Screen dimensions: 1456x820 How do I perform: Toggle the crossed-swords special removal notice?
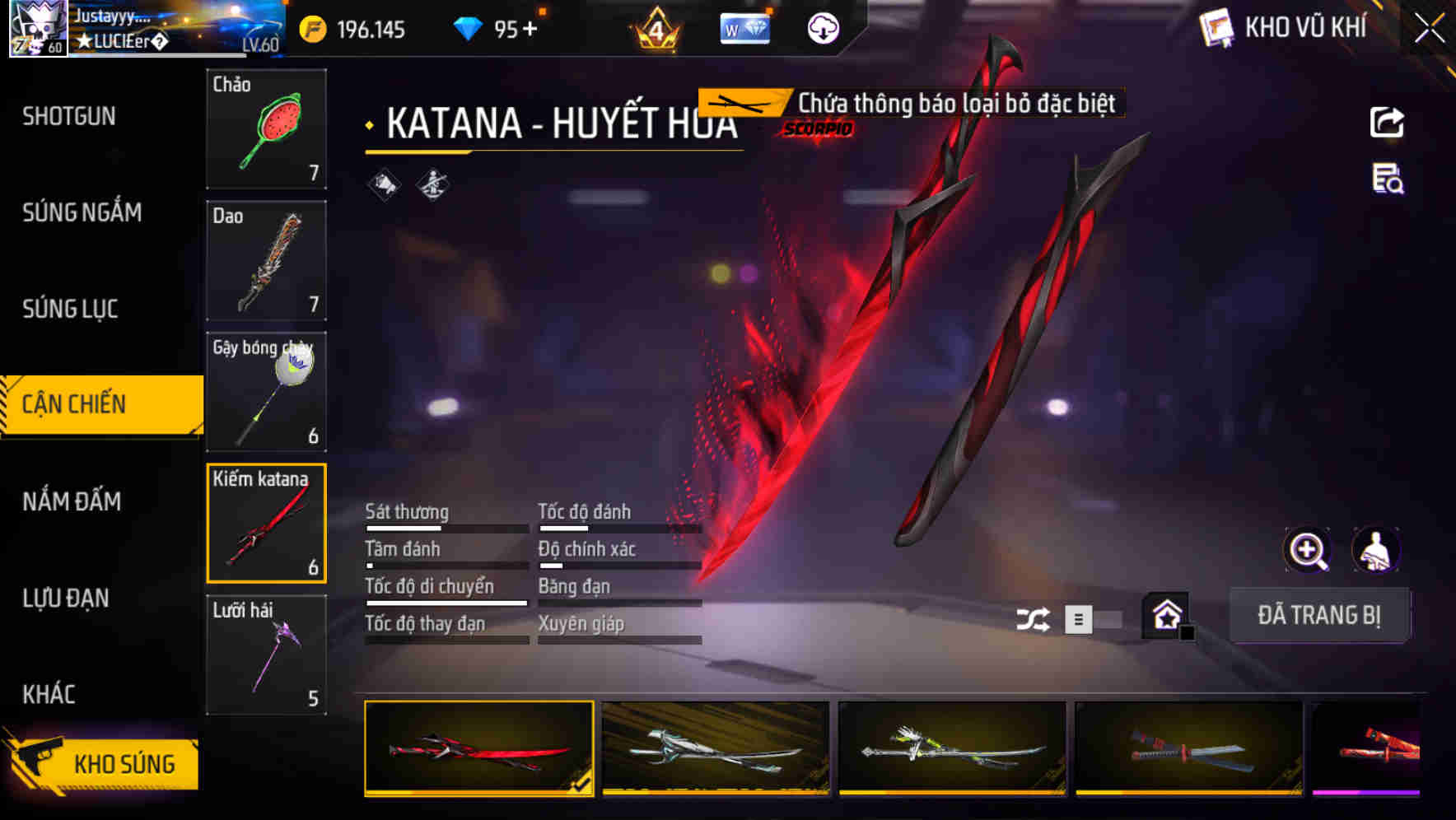tap(740, 104)
